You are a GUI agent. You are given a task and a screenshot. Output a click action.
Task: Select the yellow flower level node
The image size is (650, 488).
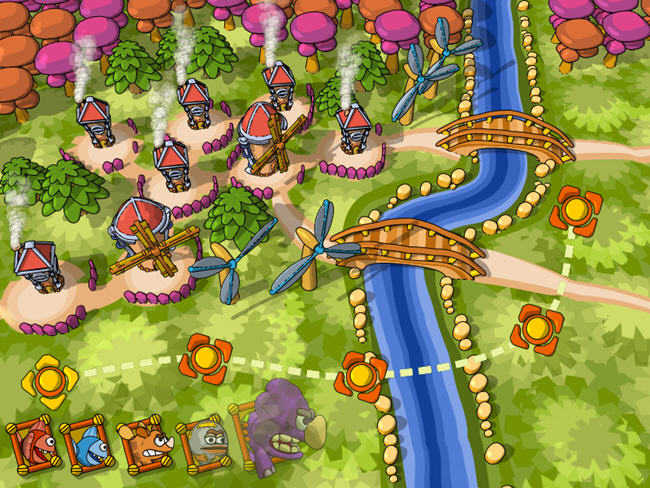coord(48,380)
